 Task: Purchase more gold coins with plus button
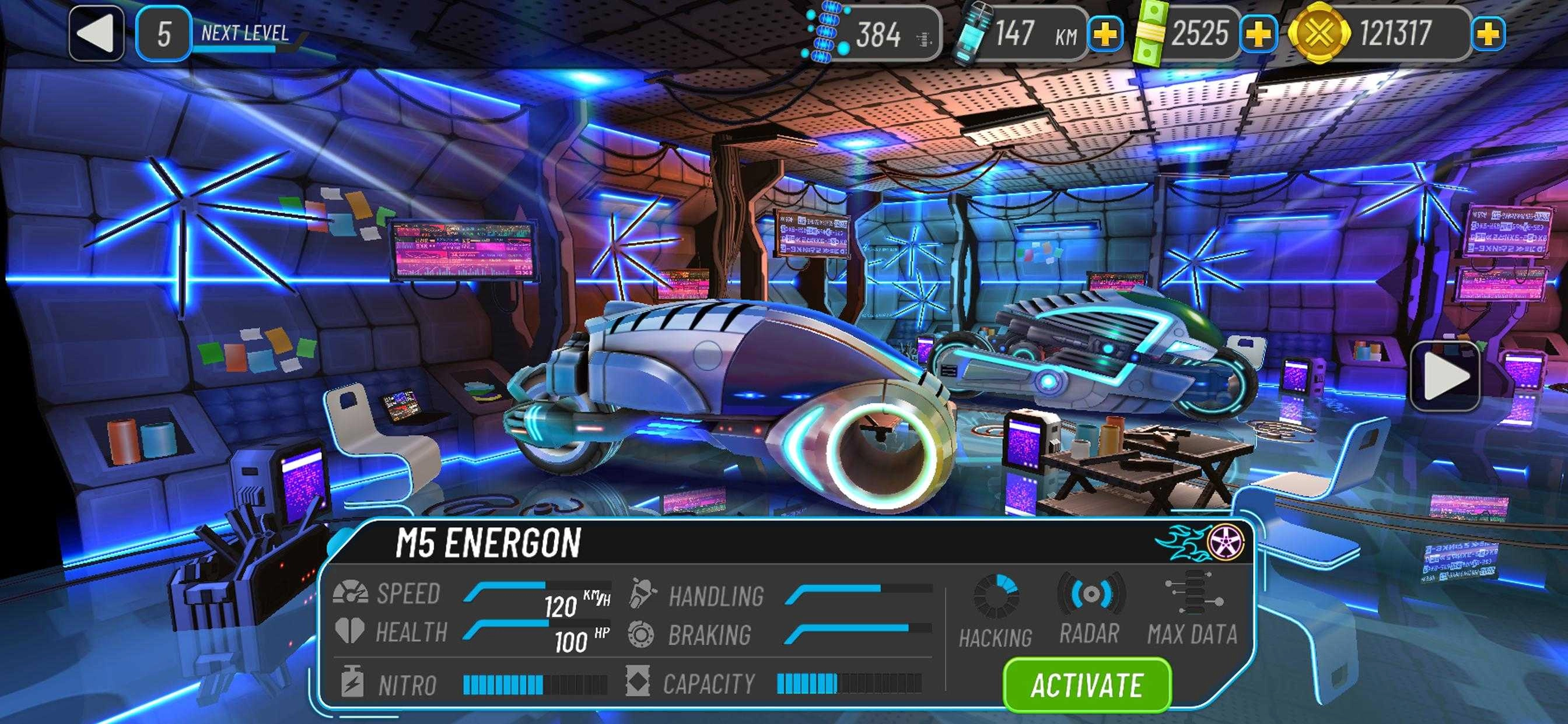[x=1487, y=34]
